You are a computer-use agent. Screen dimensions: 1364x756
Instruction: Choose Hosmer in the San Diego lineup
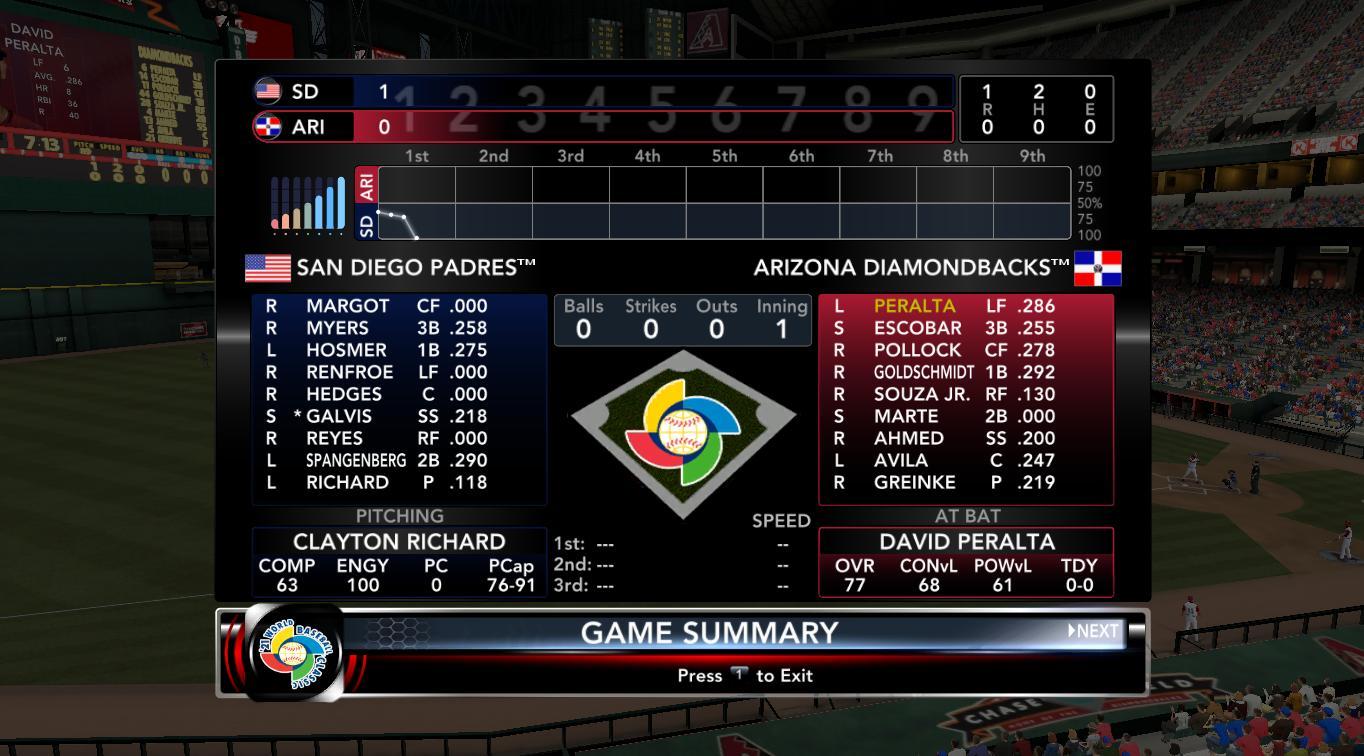[346, 350]
